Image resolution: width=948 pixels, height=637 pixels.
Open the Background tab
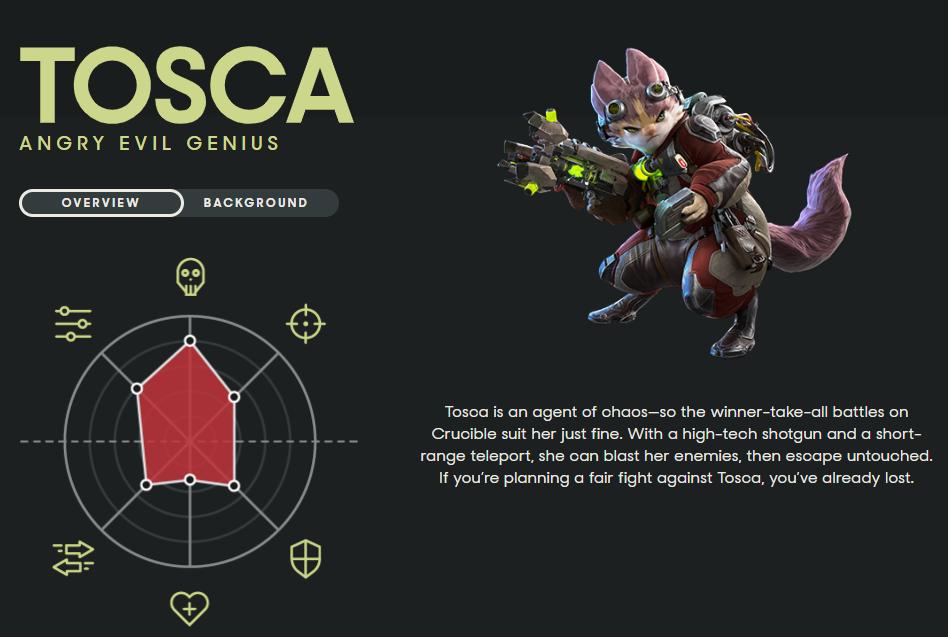tap(256, 203)
